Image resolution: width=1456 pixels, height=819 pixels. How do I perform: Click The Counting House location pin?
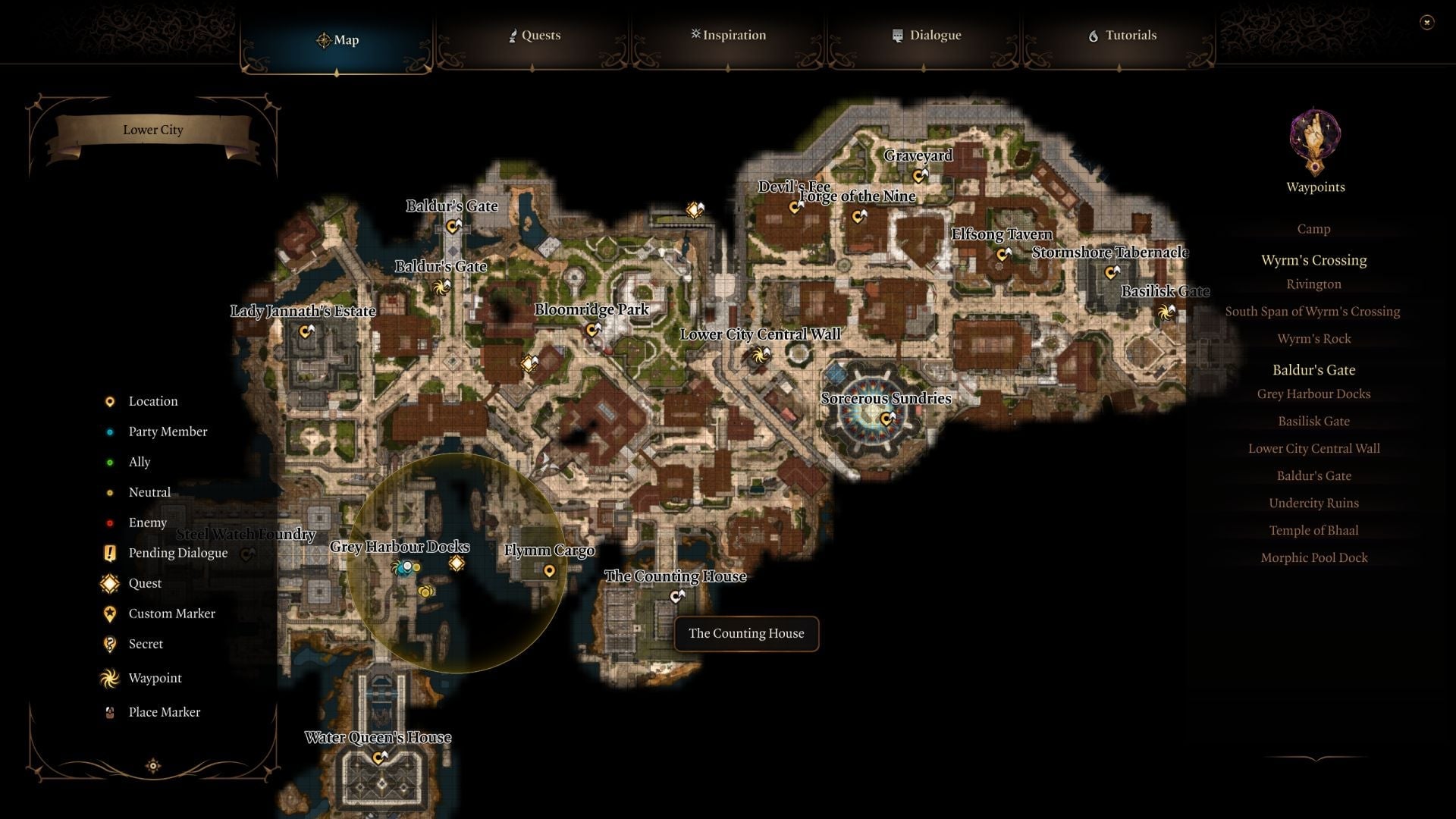(676, 596)
